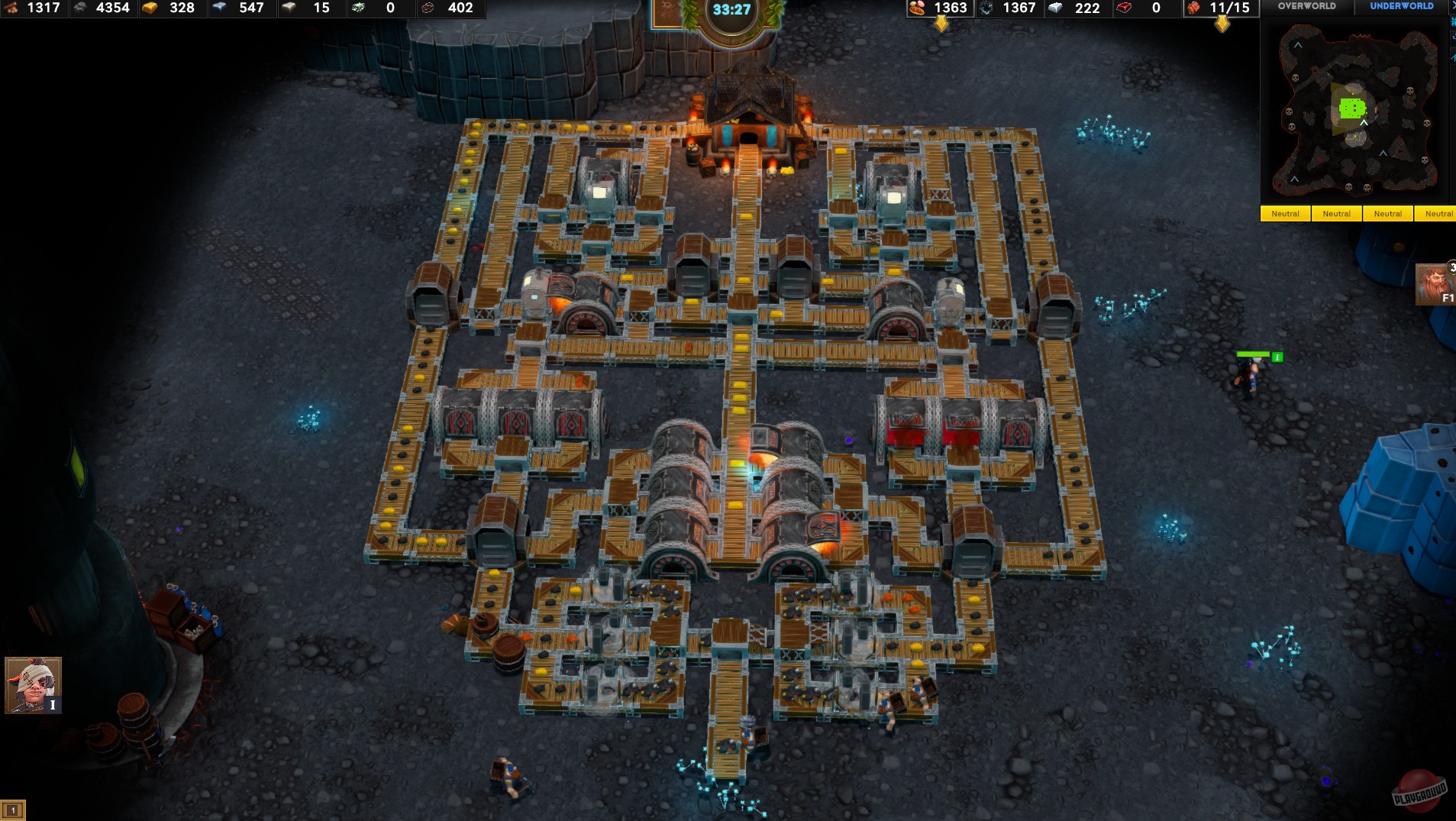1456x821 pixels.
Task: Click the coal resource icon showing 4354
Action: [x=80, y=9]
